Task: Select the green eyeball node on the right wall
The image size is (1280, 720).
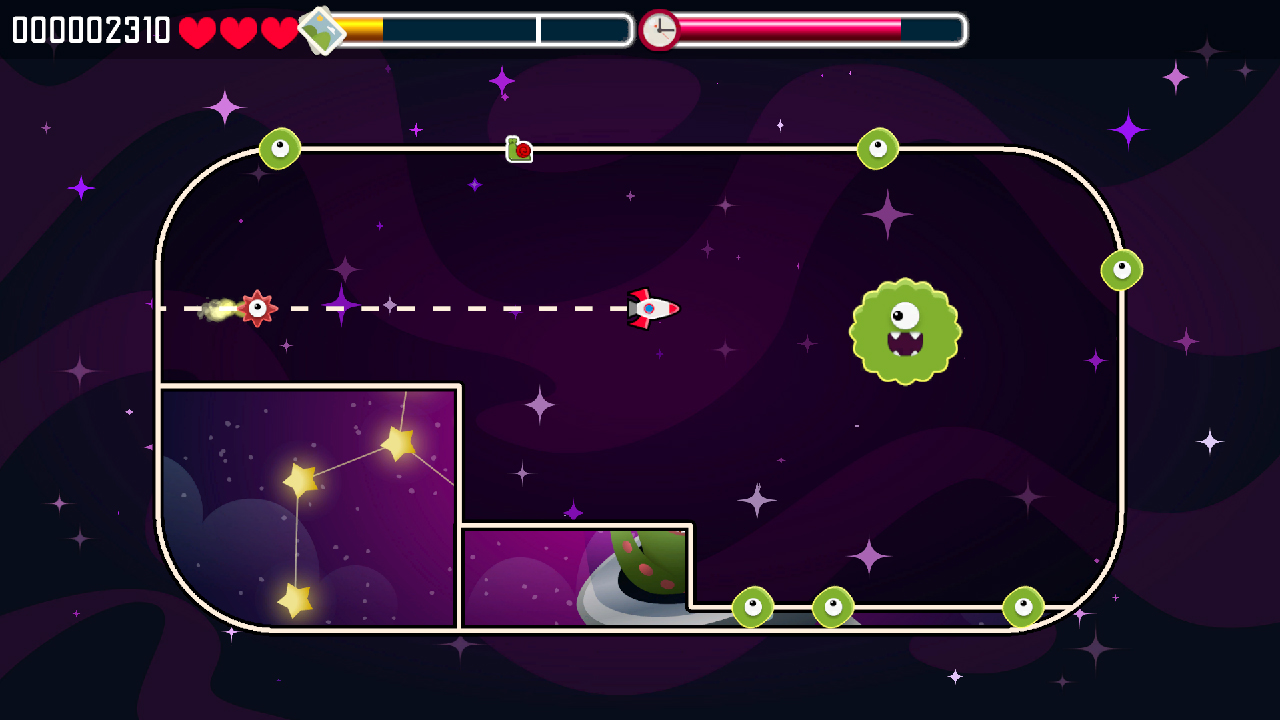Action: click(1123, 269)
